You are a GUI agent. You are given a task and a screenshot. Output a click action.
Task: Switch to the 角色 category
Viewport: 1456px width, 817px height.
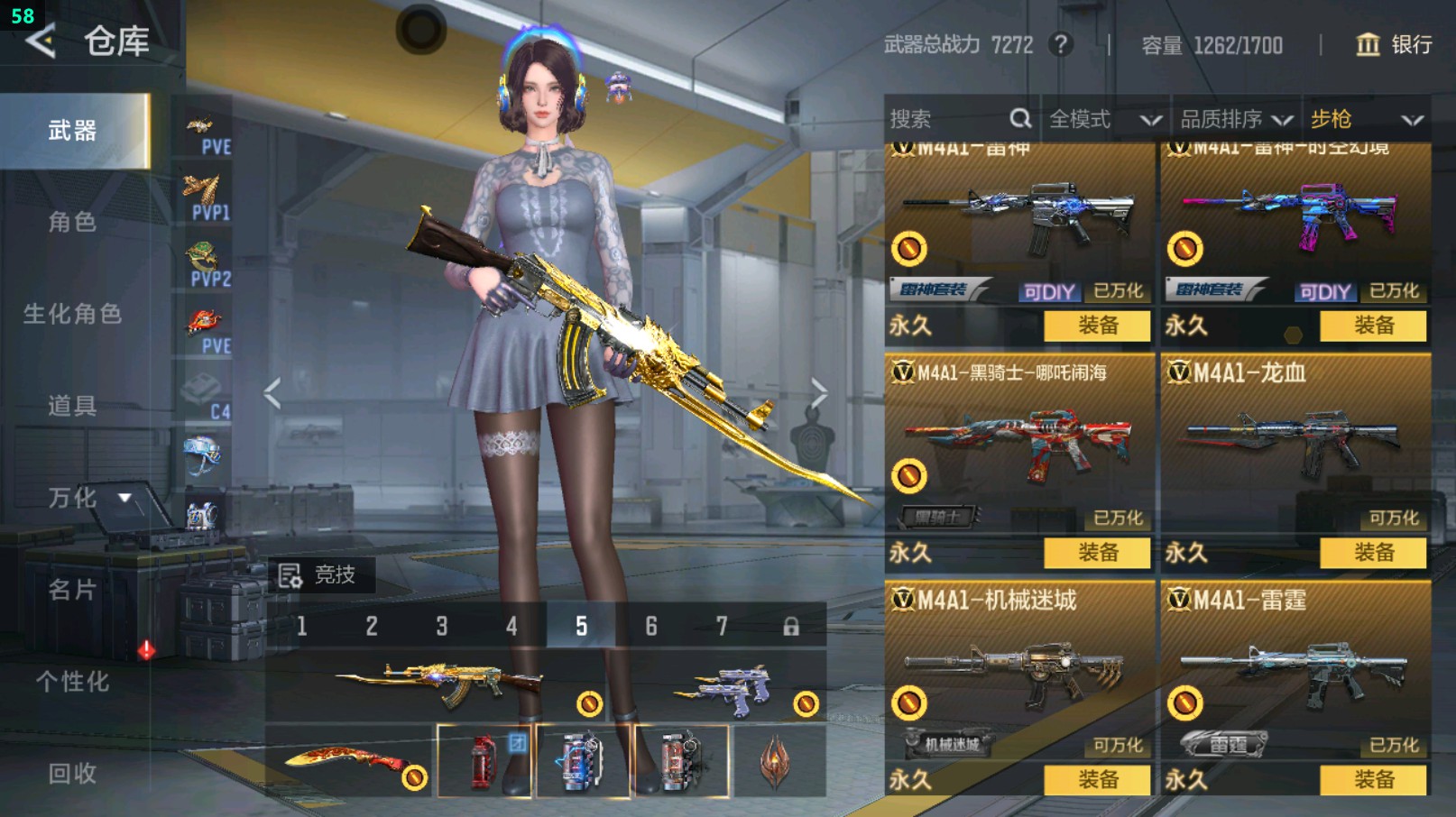pos(72,222)
